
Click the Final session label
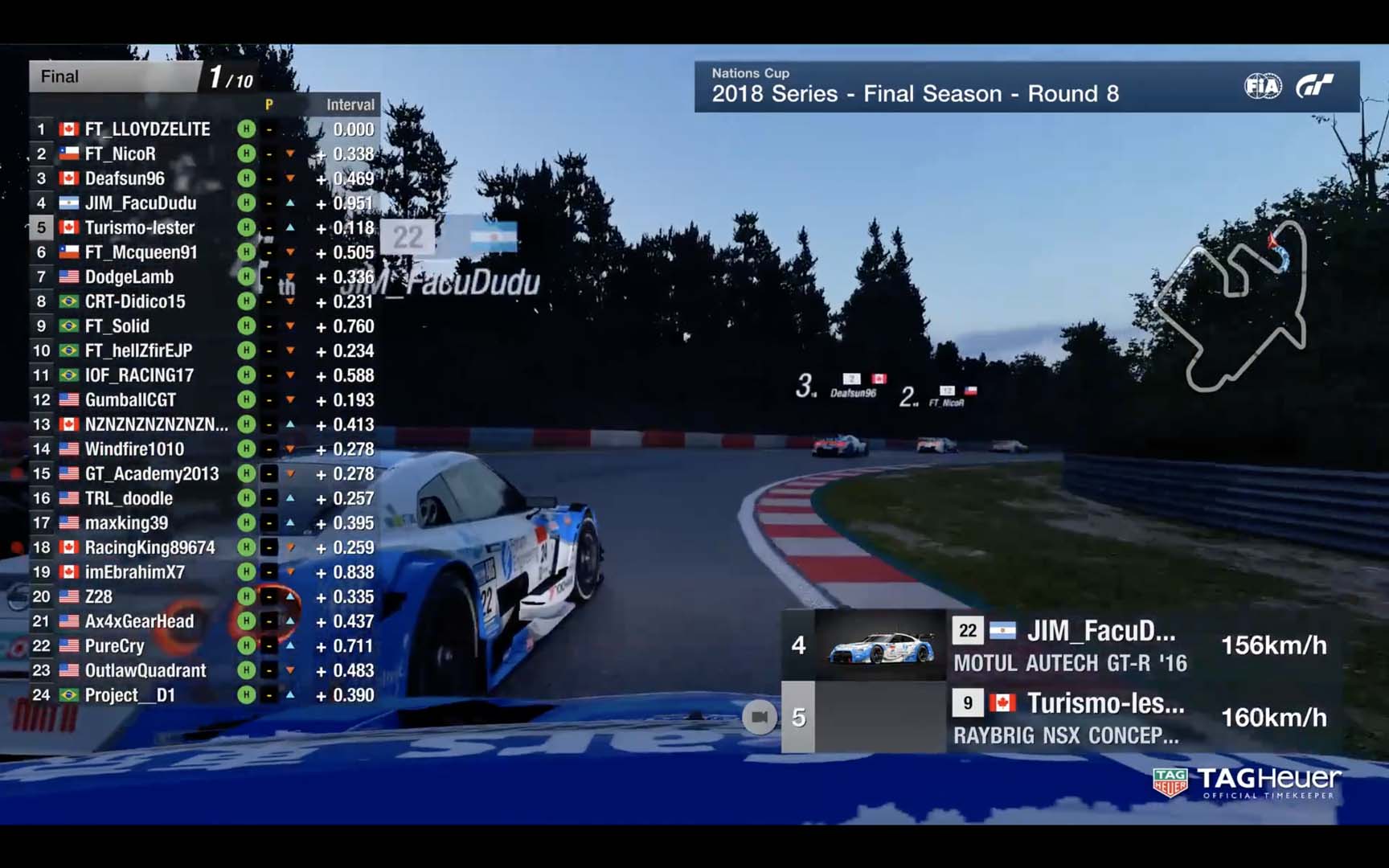click(60, 77)
